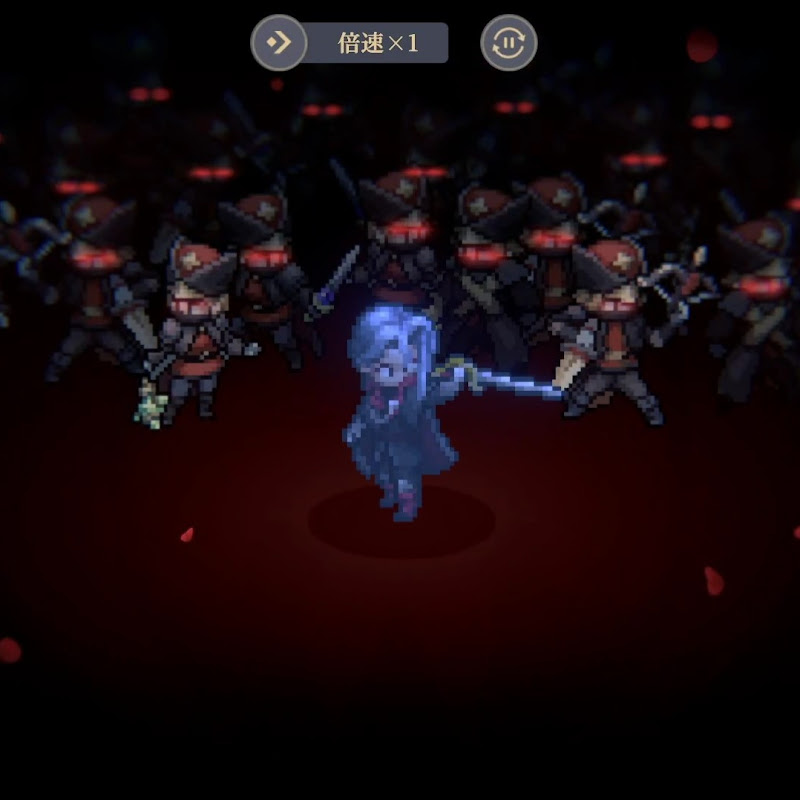Click the circular auto-battle pause icon
800x800 pixels.
(509, 44)
